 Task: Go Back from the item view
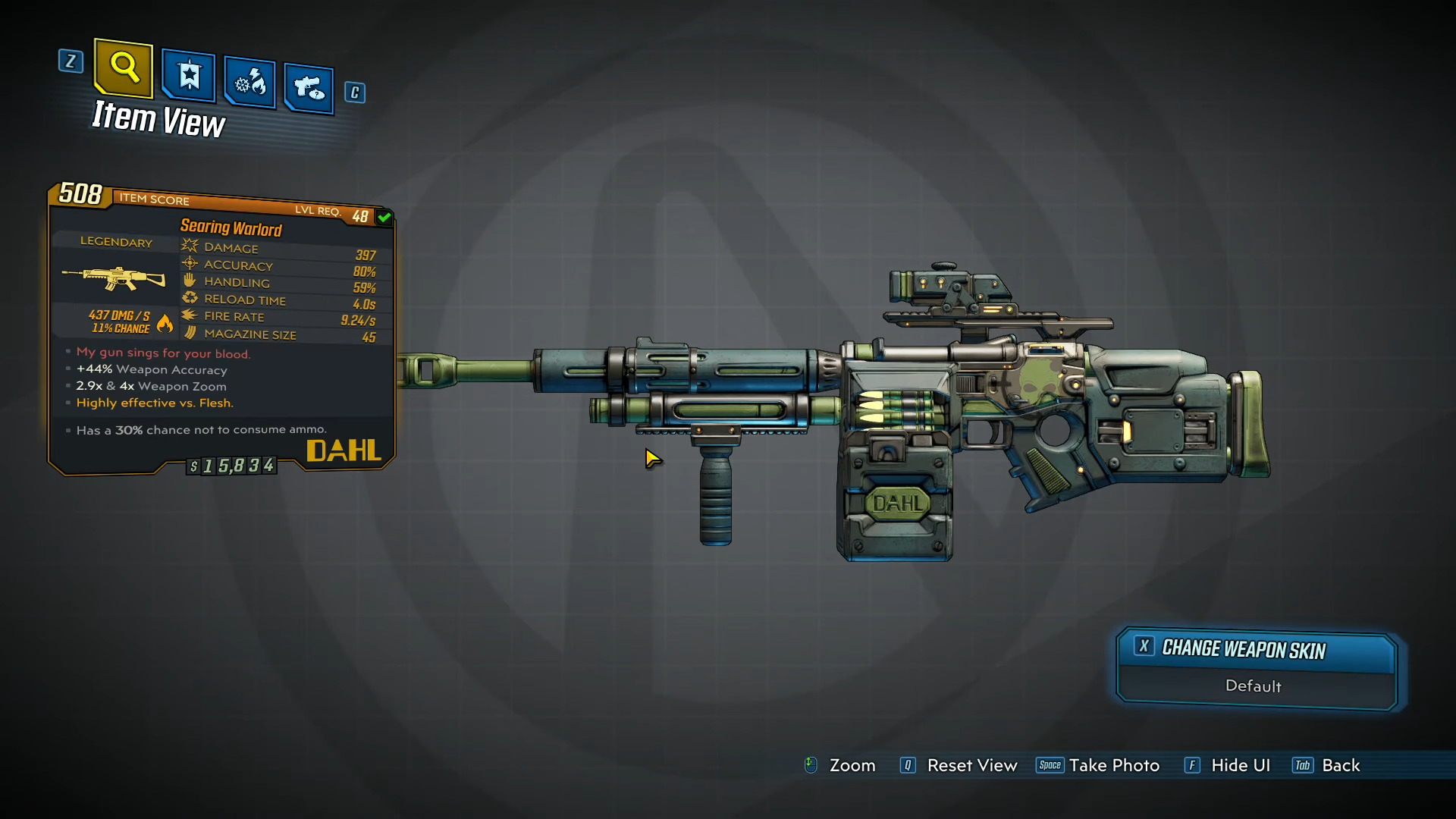pos(1340,766)
